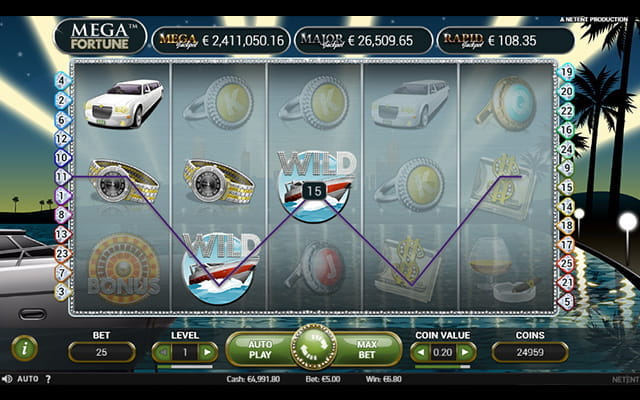The image size is (640, 400).
Task: Choose payline marker number 23
Action: (62, 252)
